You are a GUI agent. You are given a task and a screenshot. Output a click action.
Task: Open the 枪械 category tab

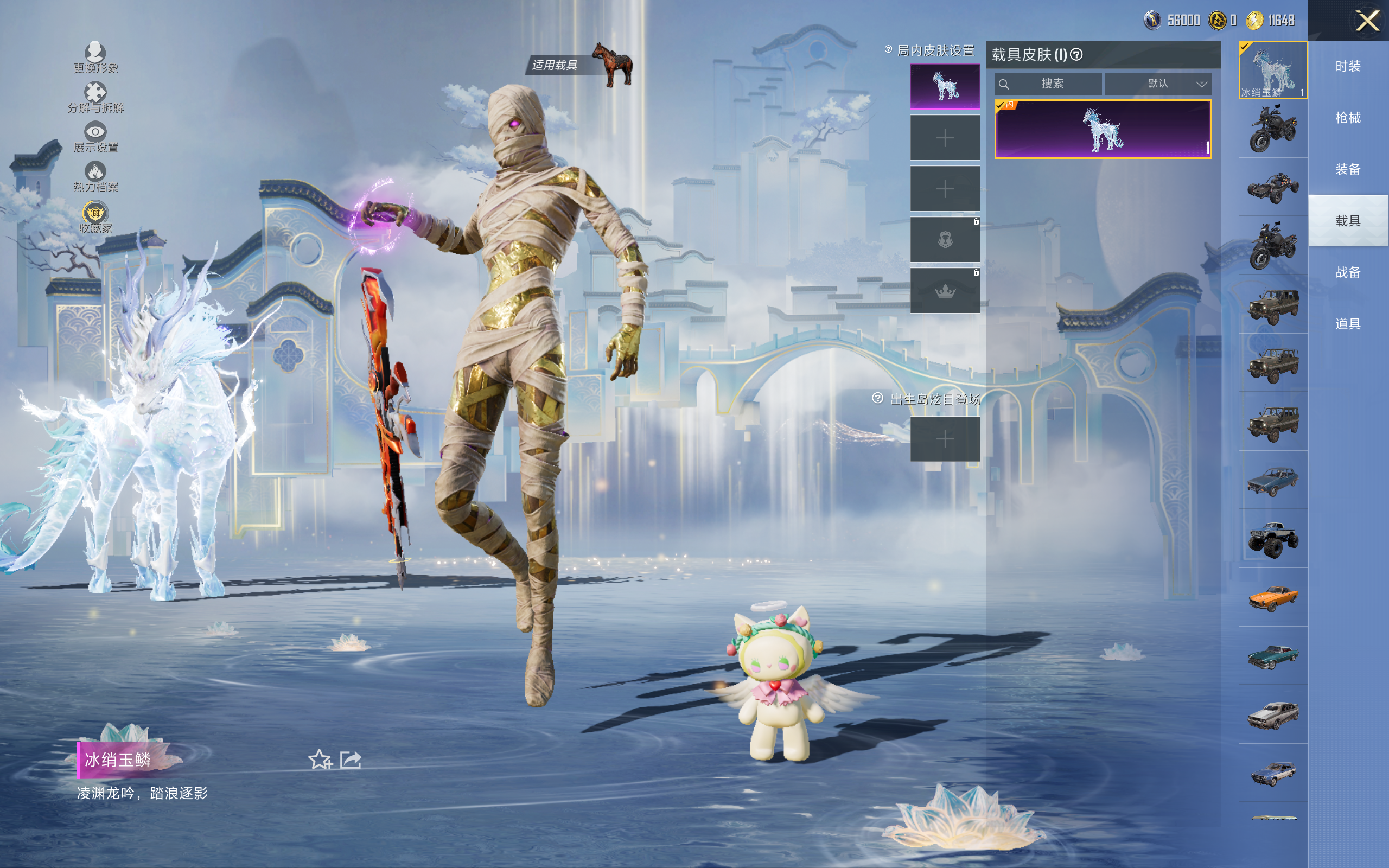pyautogui.click(x=1348, y=118)
